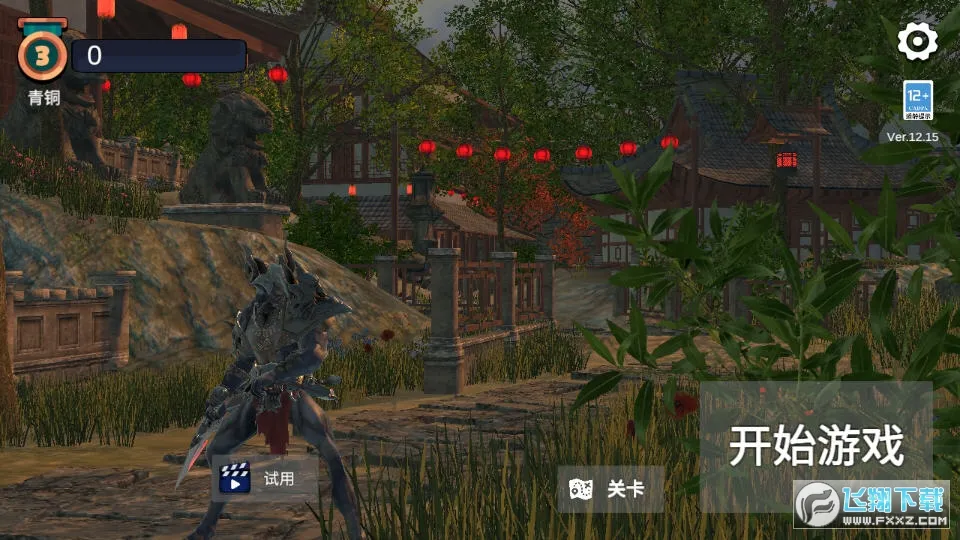Start the game with 开始游戏
This screenshot has width=960, height=540.
[815, 444]
